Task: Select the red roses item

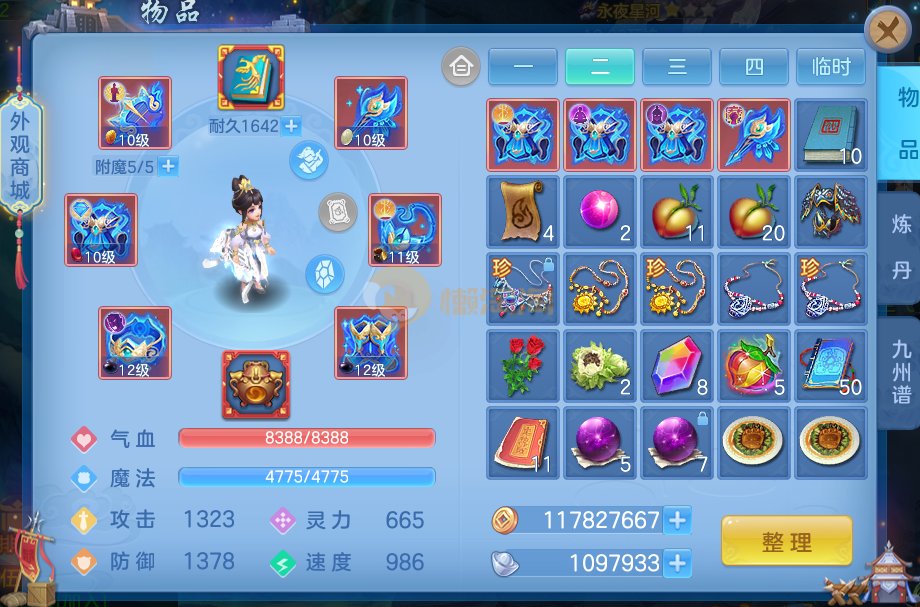Action: 523,365
